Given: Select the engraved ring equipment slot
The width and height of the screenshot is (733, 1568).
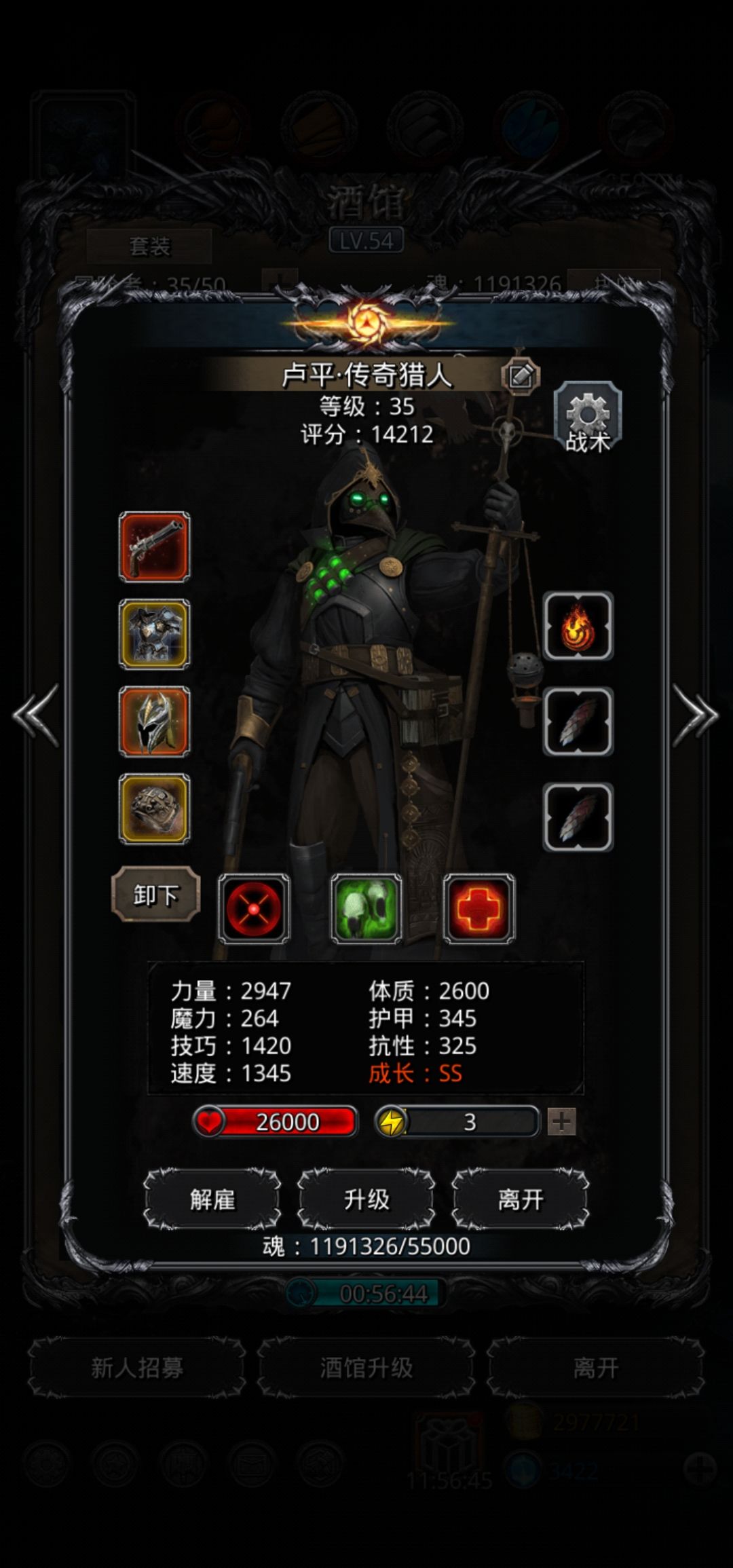Looking at the screenshot, I should pyautogui.click(x=155, y=809).
